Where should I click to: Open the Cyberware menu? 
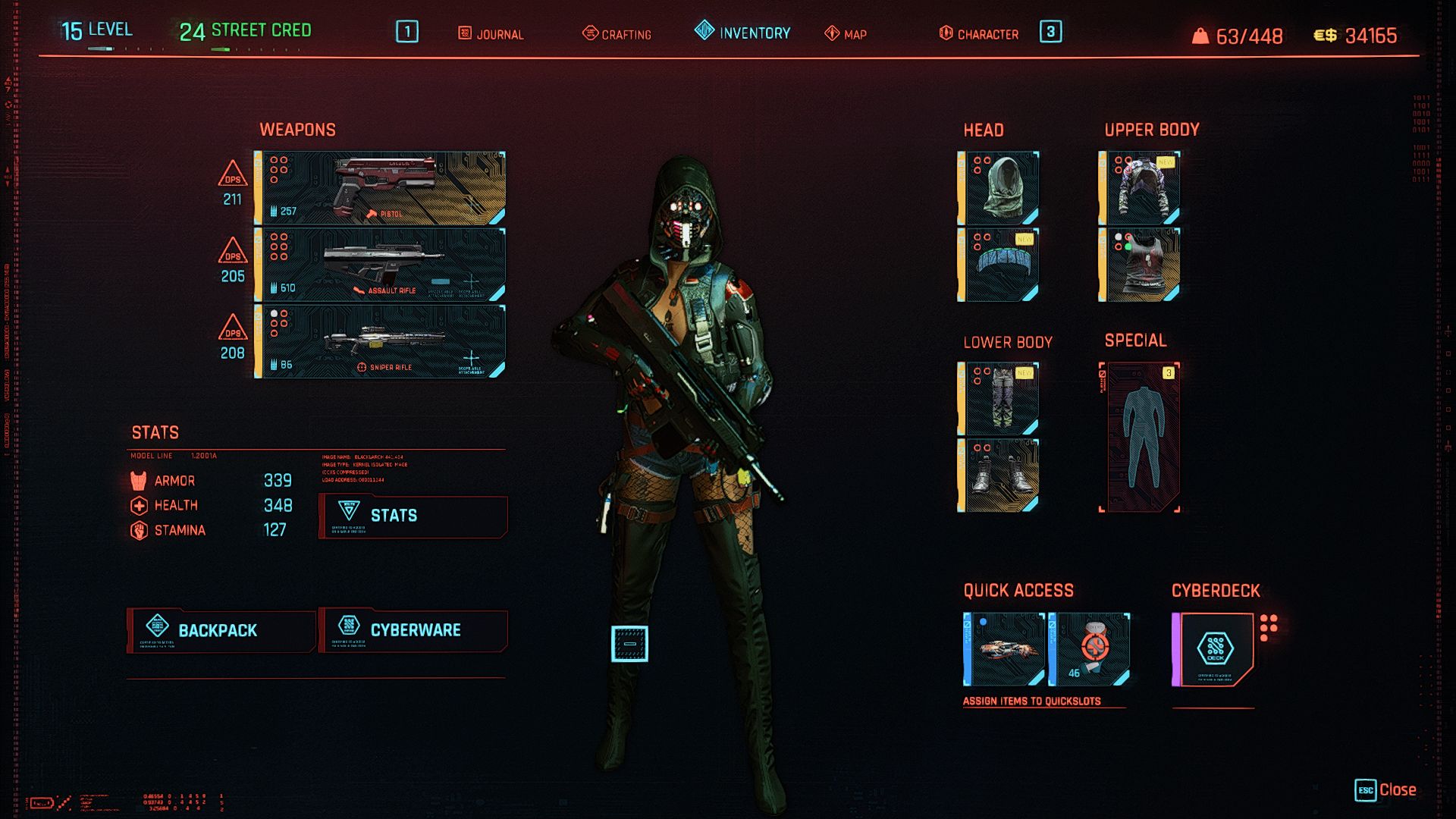(x=413, y=630)
